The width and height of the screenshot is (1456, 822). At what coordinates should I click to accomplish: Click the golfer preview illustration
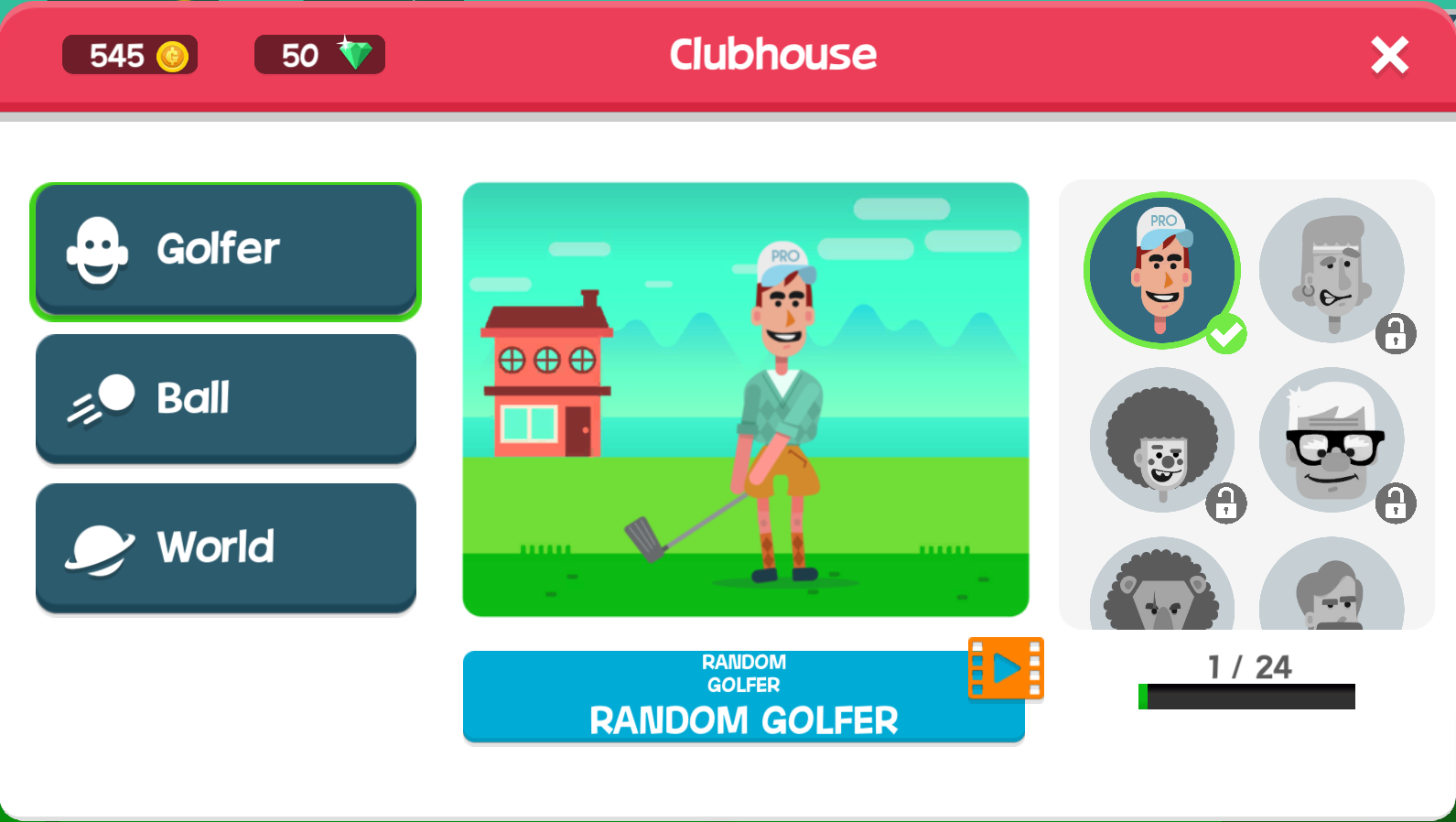[x=744, y=400]
